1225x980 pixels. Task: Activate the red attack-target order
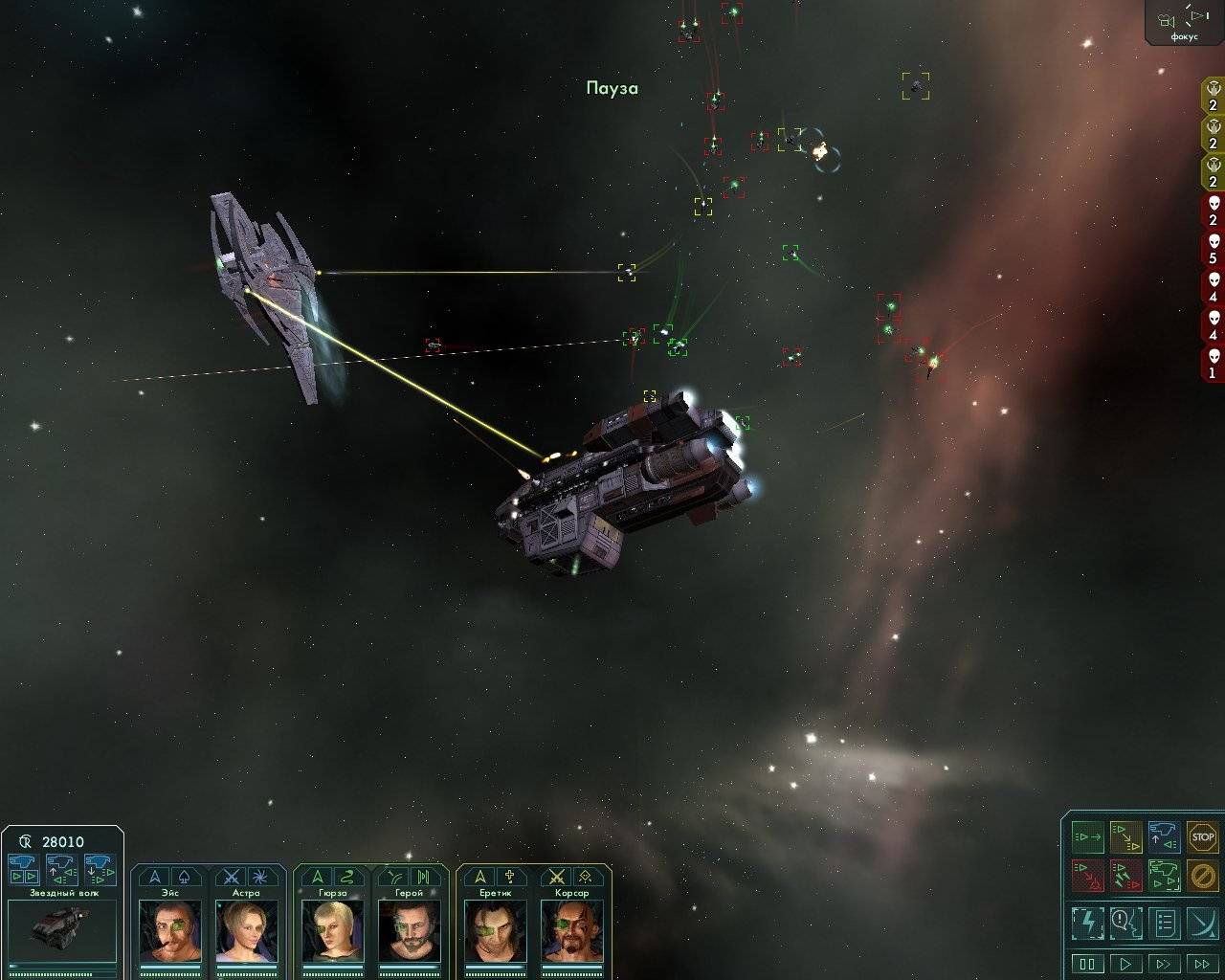tap(1087, 875)
